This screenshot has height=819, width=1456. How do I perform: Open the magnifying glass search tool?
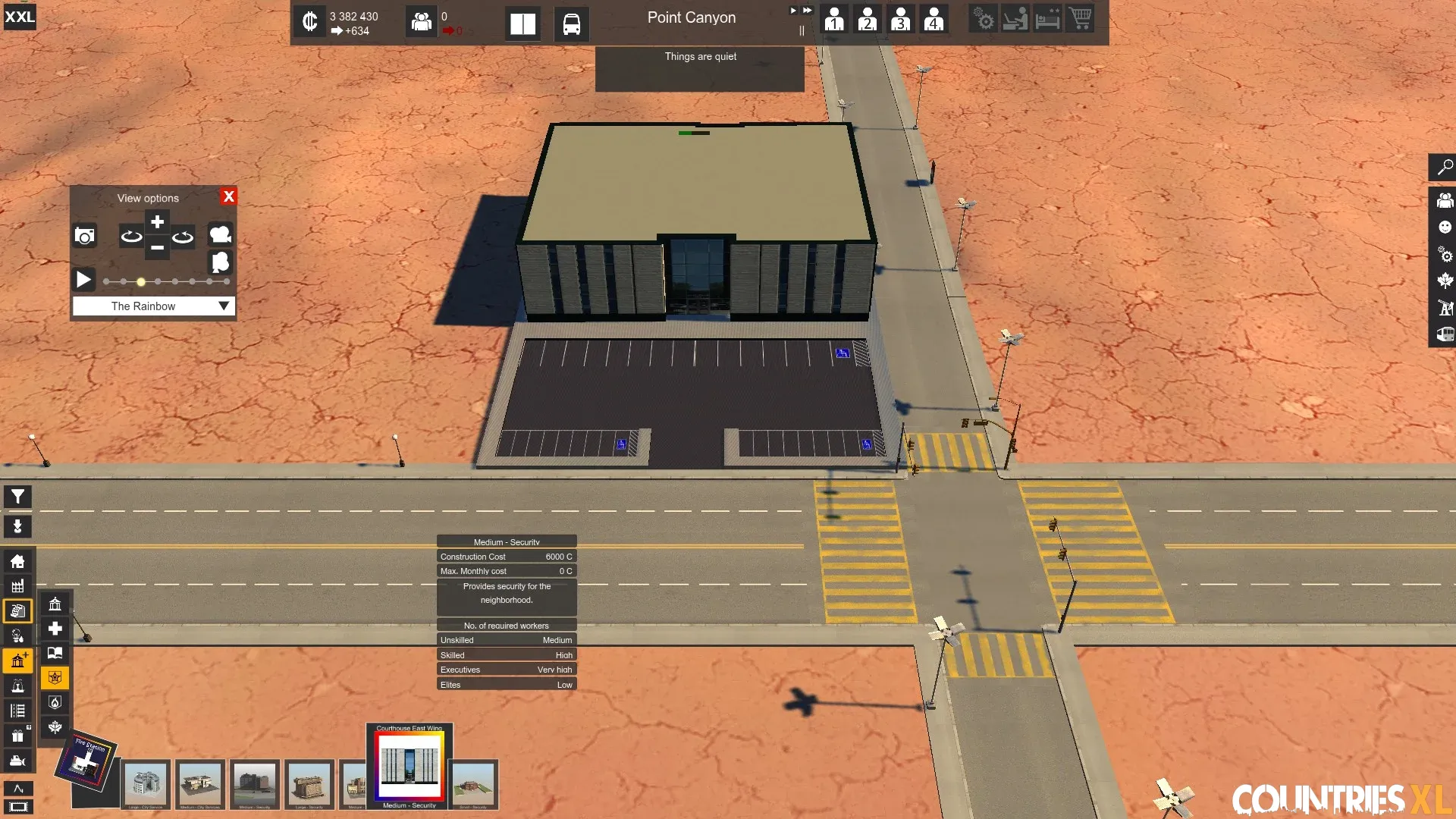pyautogui.click(x=1445, y=168)
